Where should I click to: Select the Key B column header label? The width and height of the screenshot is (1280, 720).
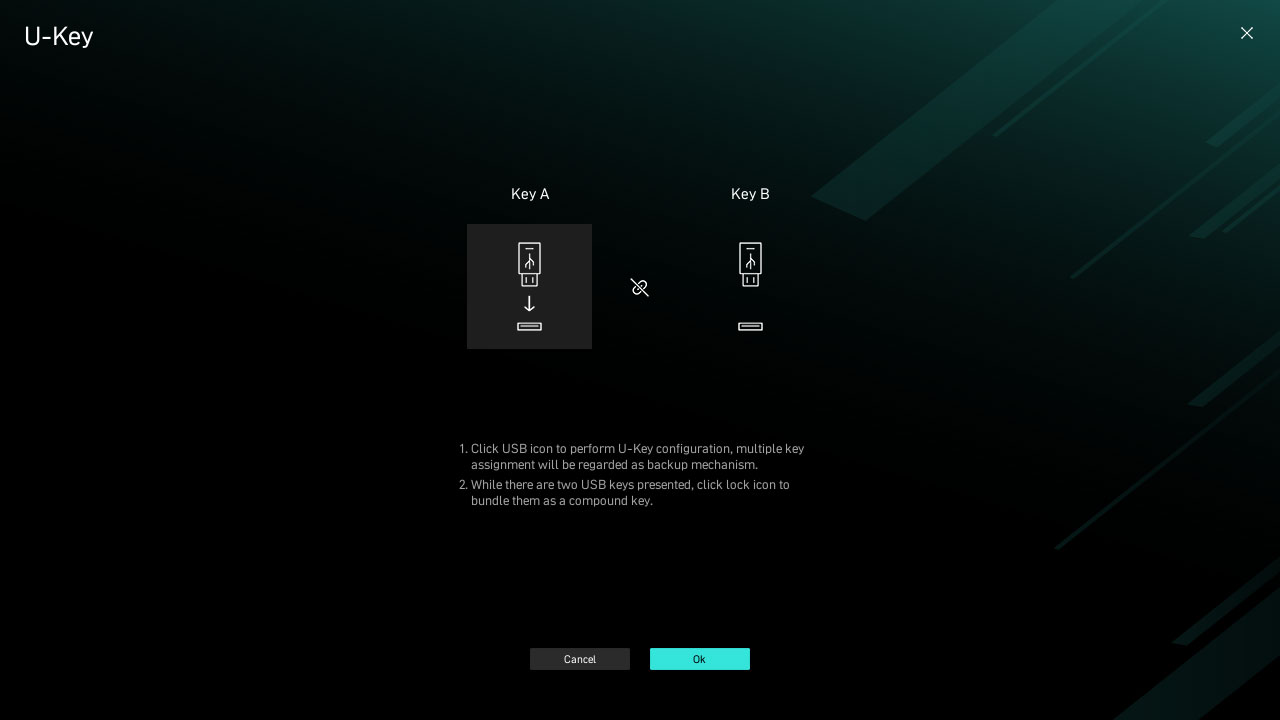pyautogui.click(x=750, y=194)
